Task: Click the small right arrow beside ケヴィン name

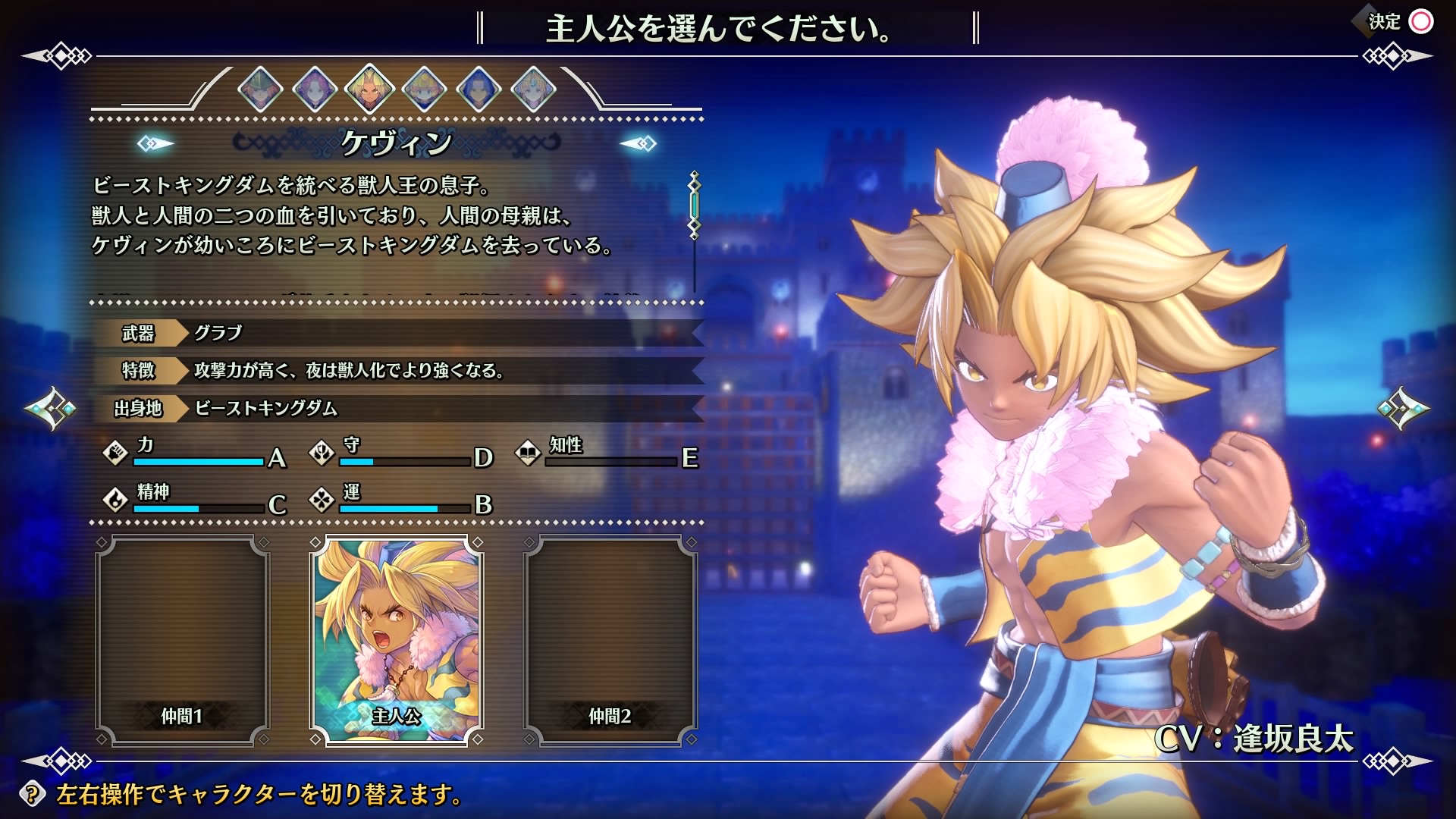Action: [638, 143]
